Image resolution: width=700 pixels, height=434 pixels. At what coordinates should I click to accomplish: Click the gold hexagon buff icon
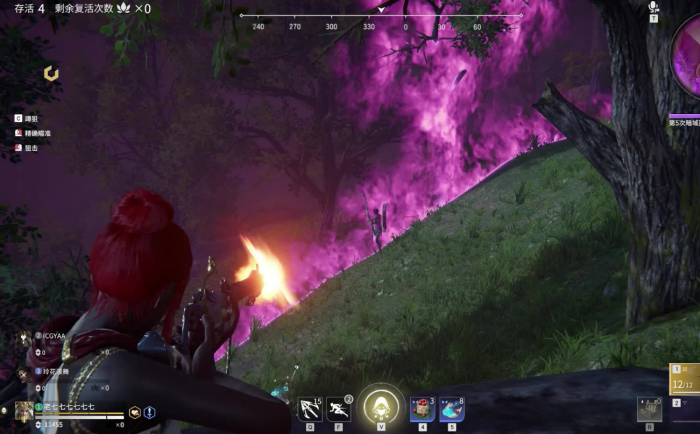pyautogui.click(x=134, y=412)
